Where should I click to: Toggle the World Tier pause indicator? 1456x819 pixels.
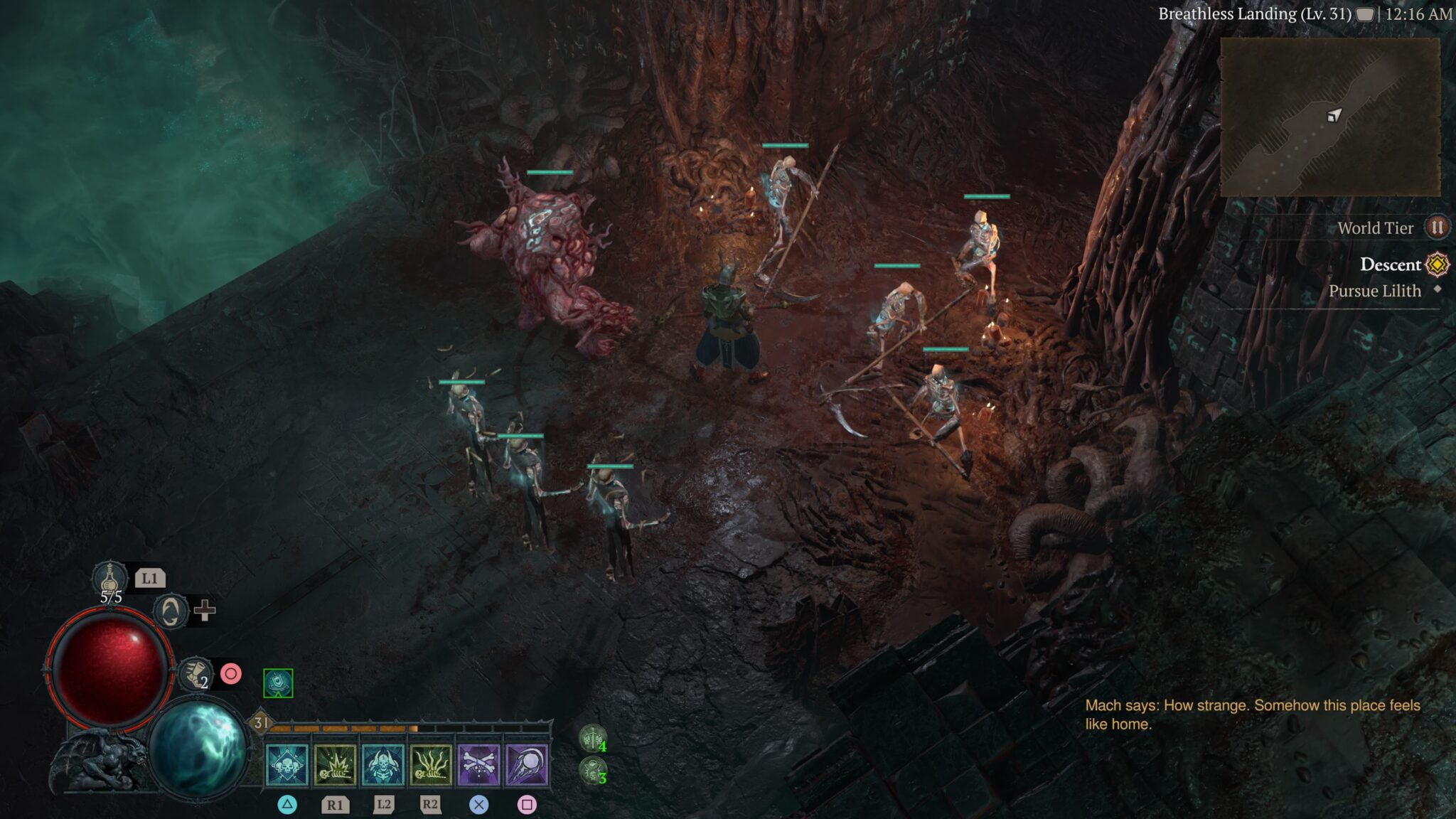1437,227
